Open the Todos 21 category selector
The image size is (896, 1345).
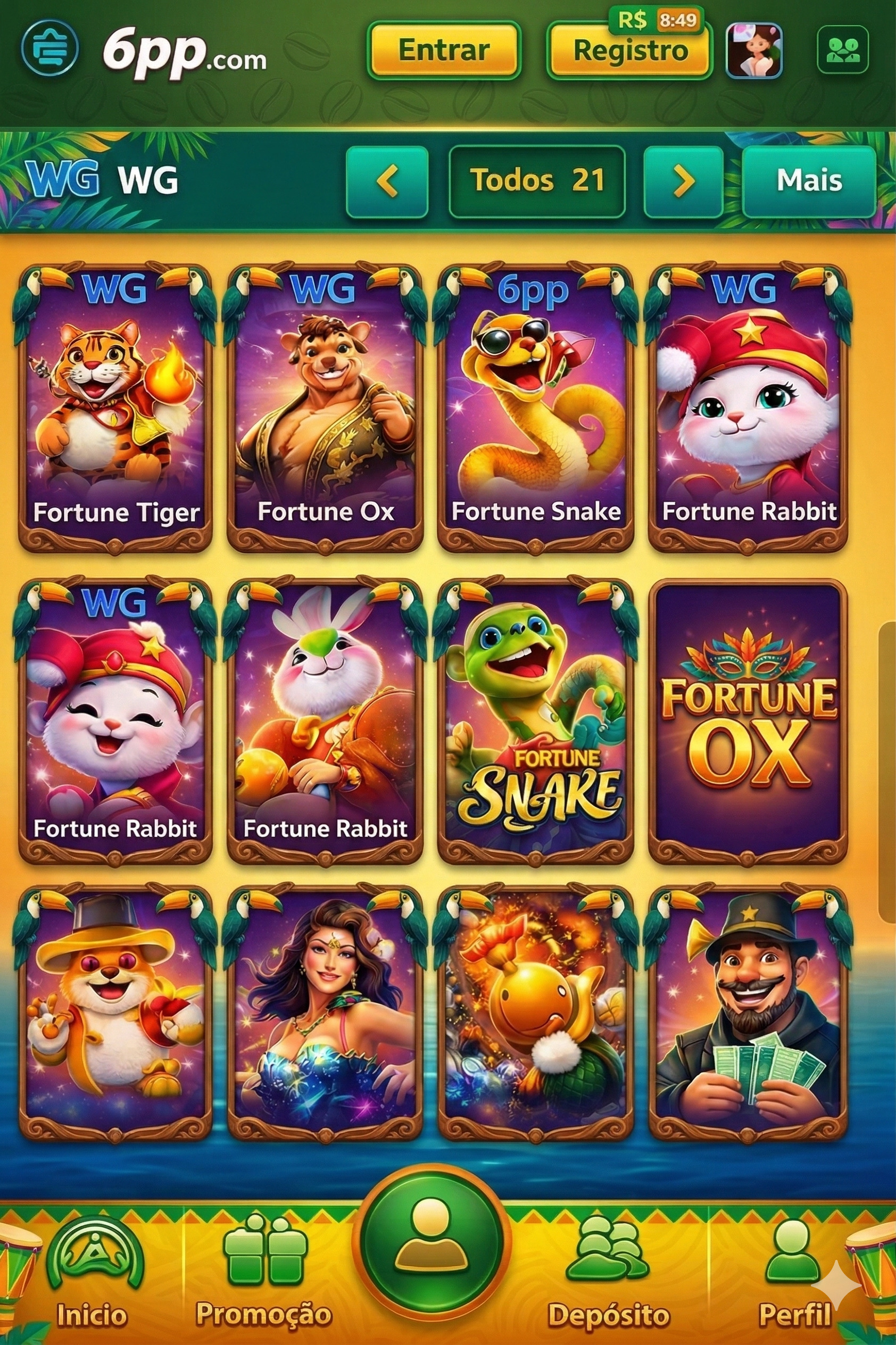coord(537,182)
